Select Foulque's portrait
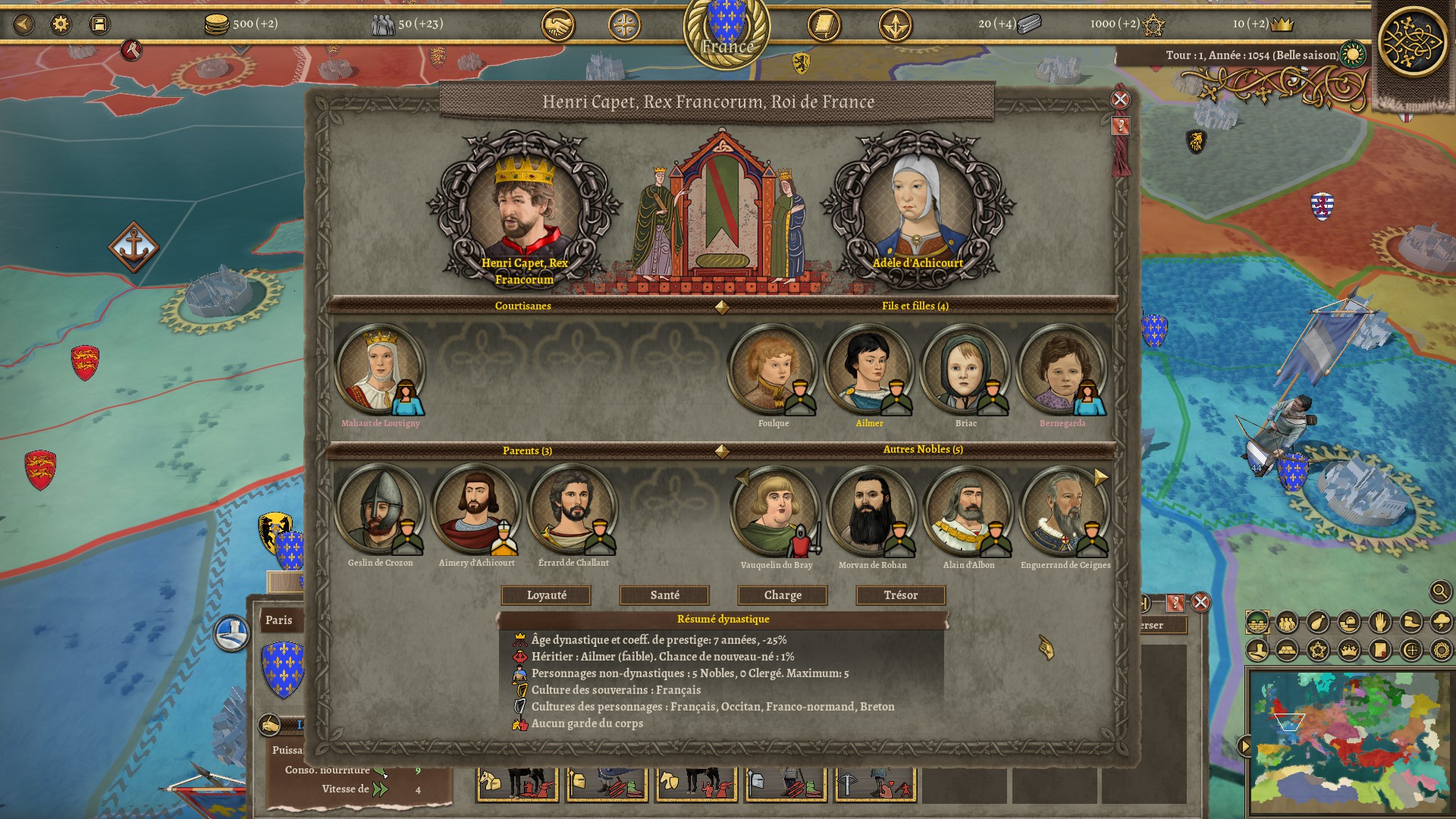Screen dimensions: 1456x819 coord(772,369)
